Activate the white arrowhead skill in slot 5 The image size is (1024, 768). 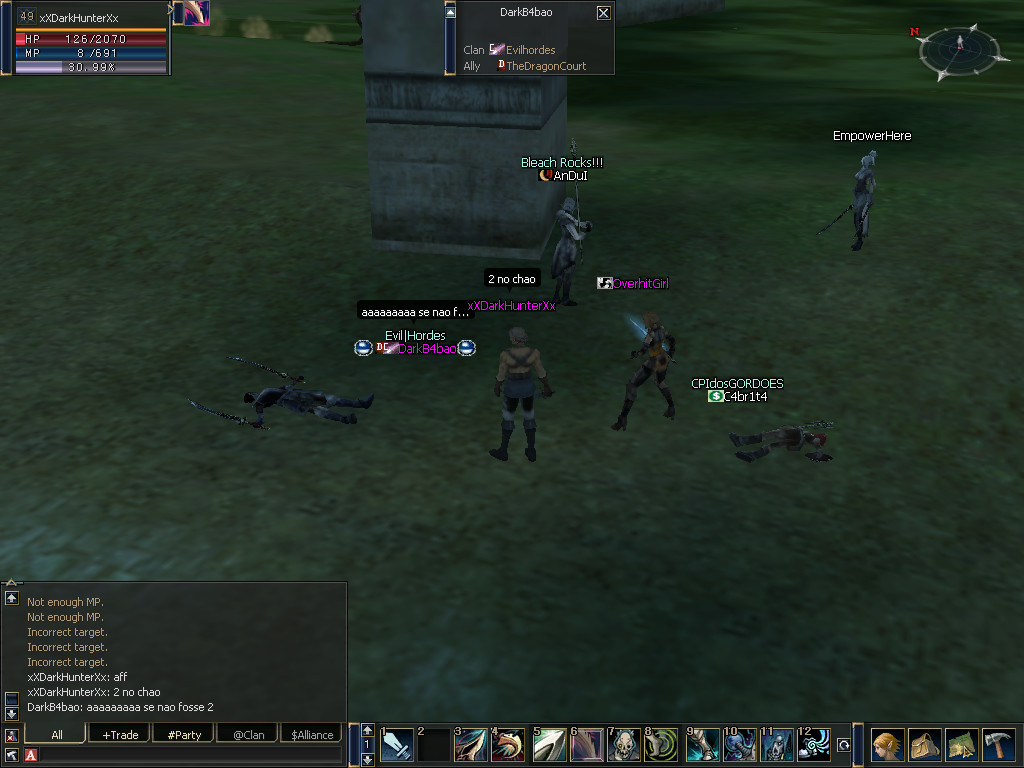click(x=549, y=745)
